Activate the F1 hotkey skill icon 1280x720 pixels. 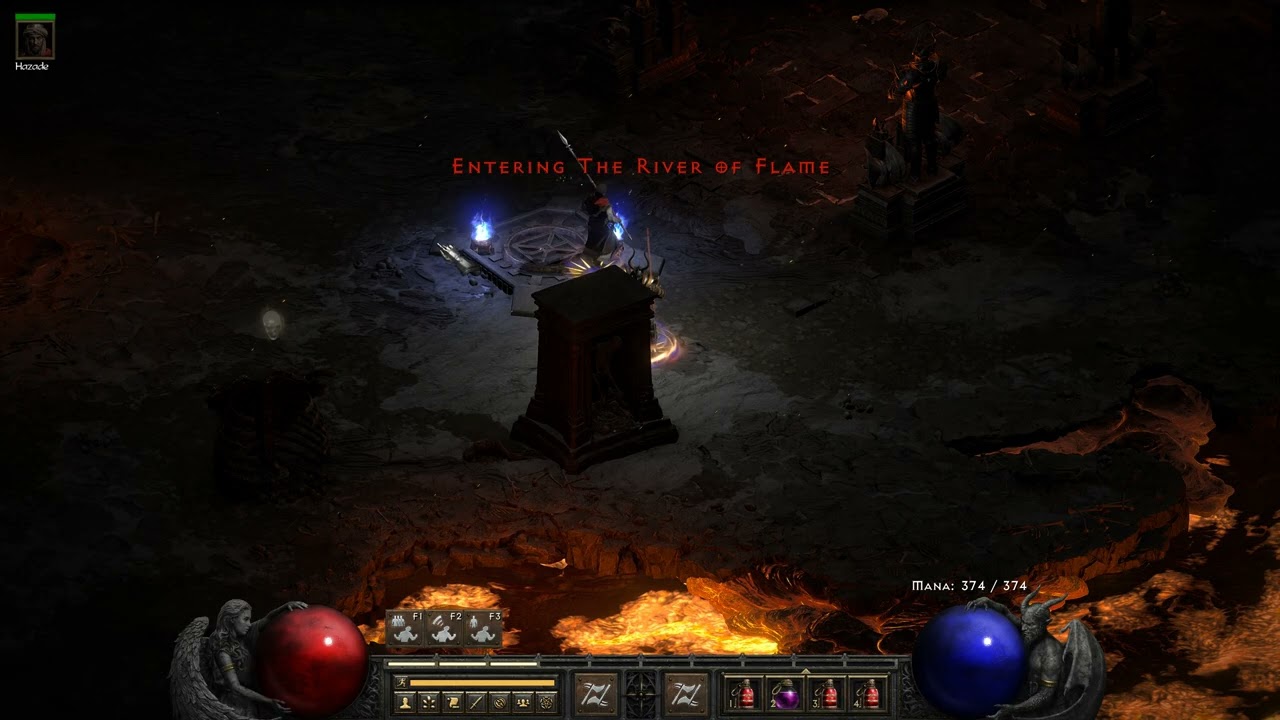tap(404, 630)
